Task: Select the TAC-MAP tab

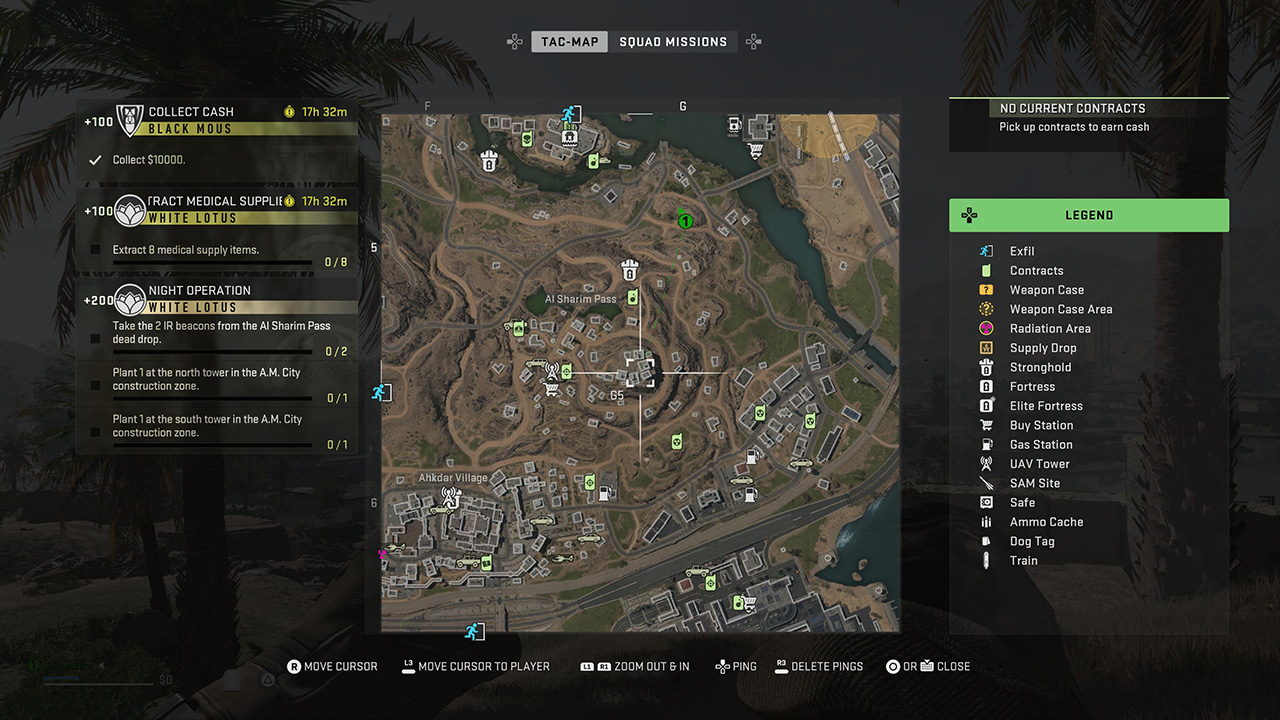Action: click(x=569, y=42)
